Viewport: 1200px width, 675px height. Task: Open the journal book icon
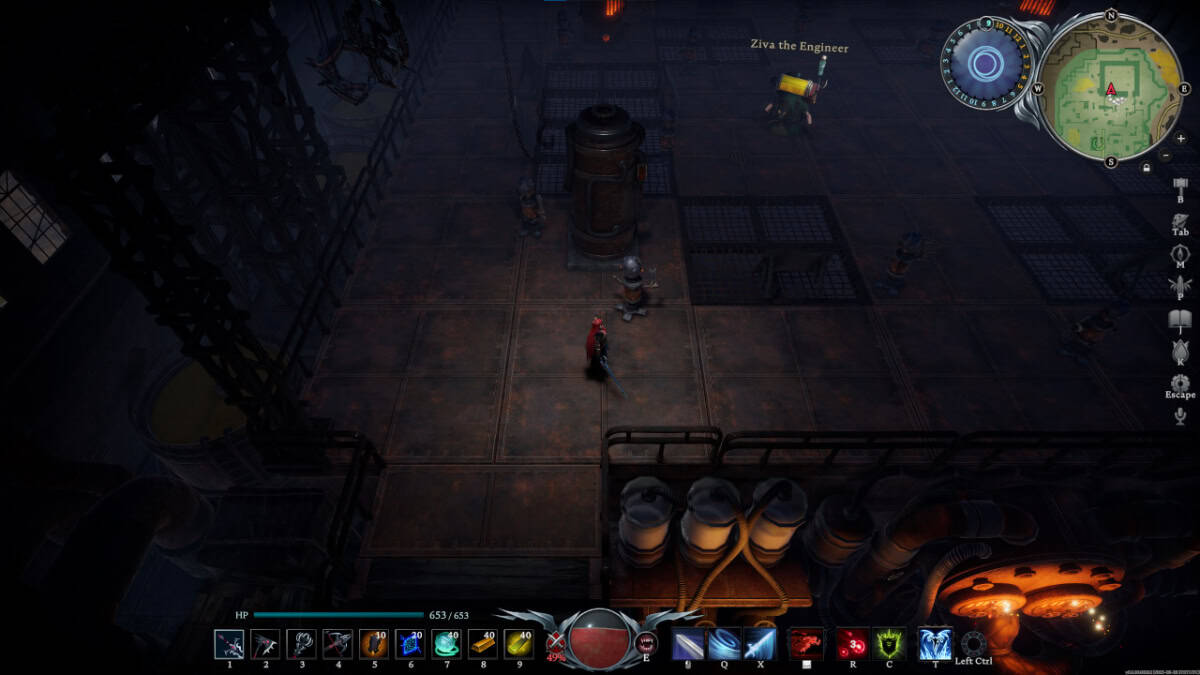(x=1180, y=319)
